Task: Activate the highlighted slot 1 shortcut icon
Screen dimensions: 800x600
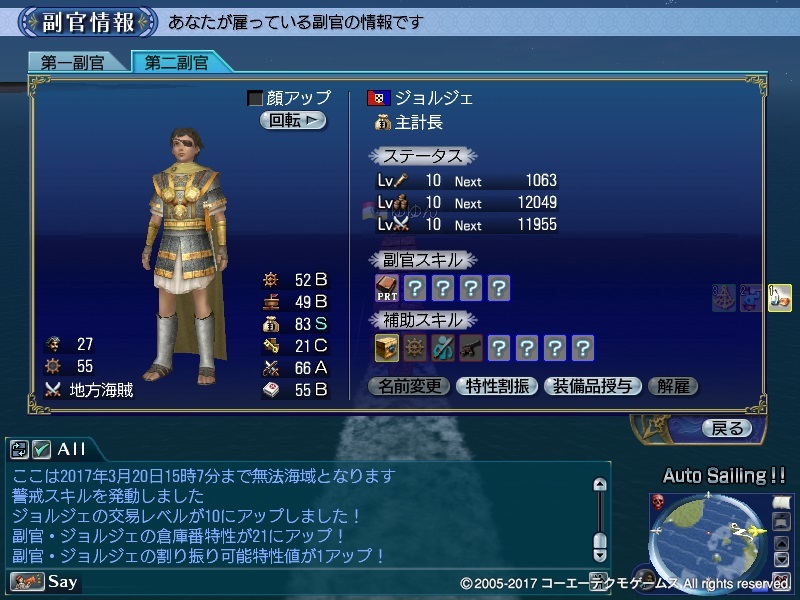Action: coord(780,297)
